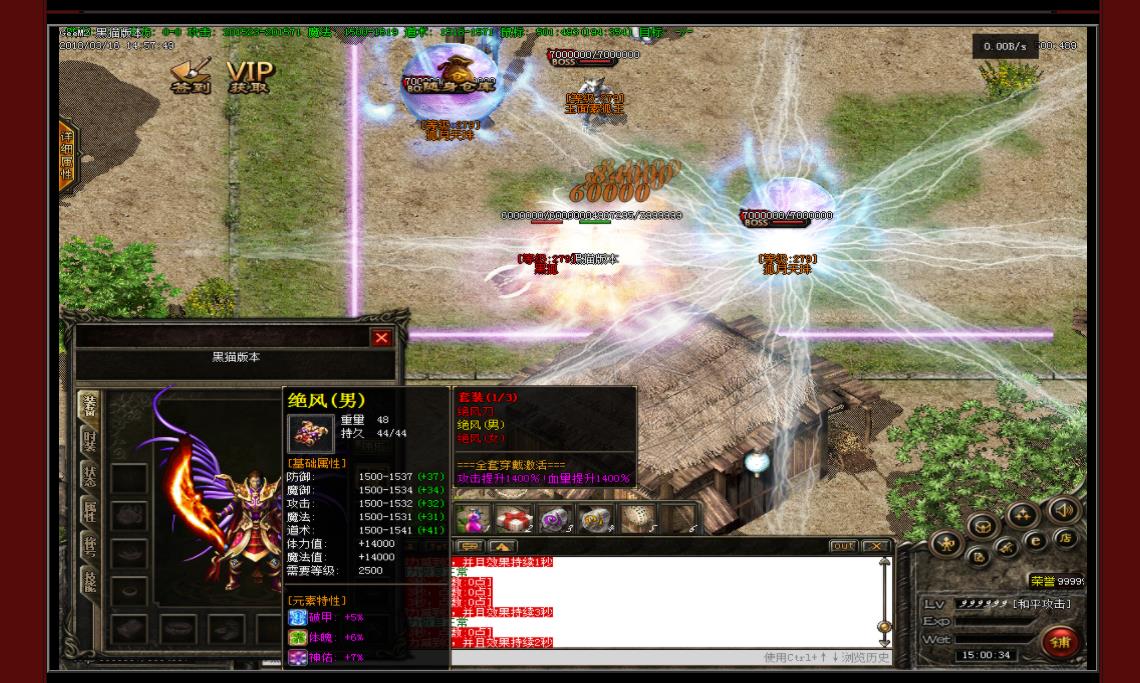1140x683 pixels.
Task: Close the chat window with X
Action: 876,546
